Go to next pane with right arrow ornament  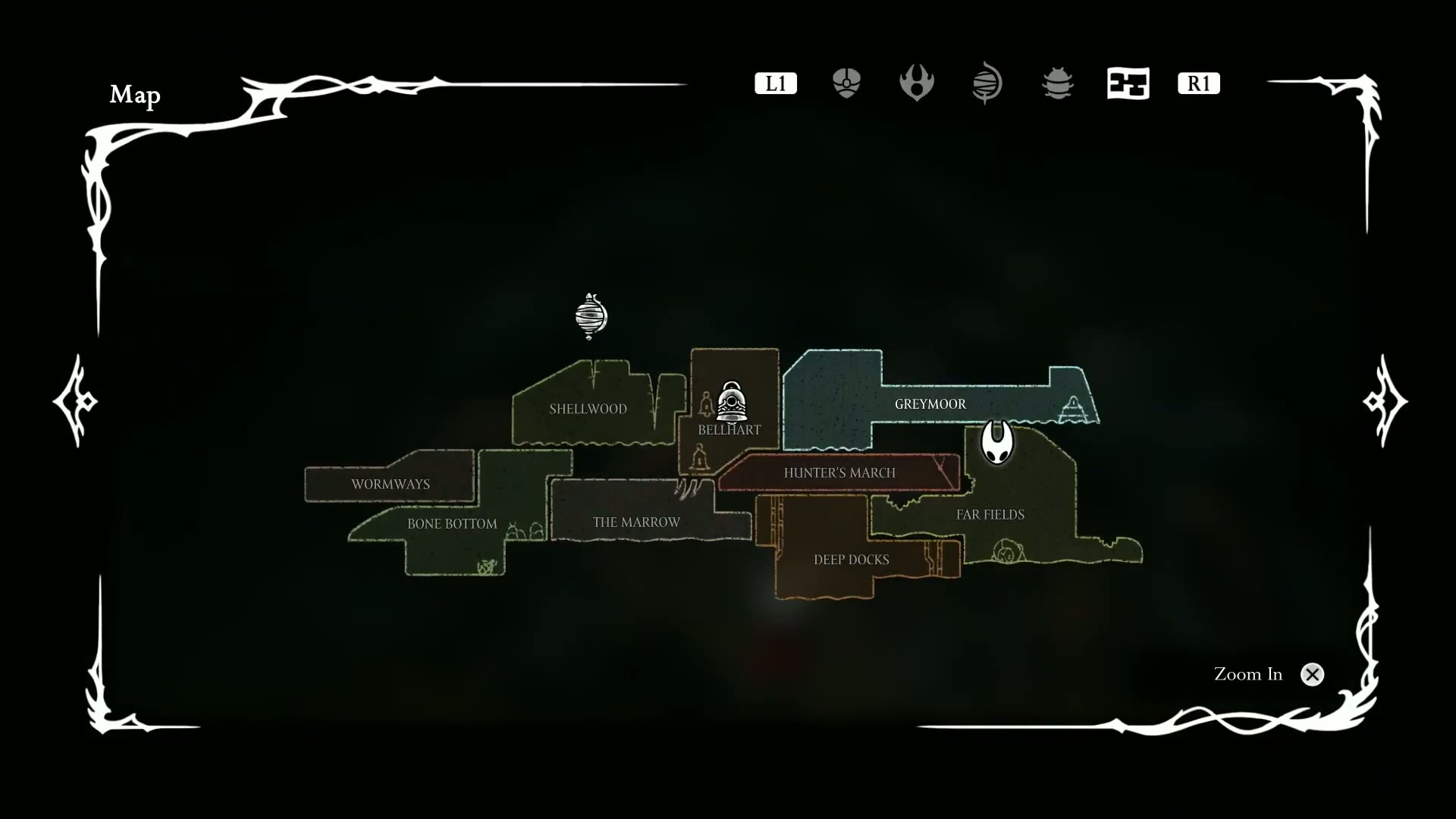(x=1385, y=400)
